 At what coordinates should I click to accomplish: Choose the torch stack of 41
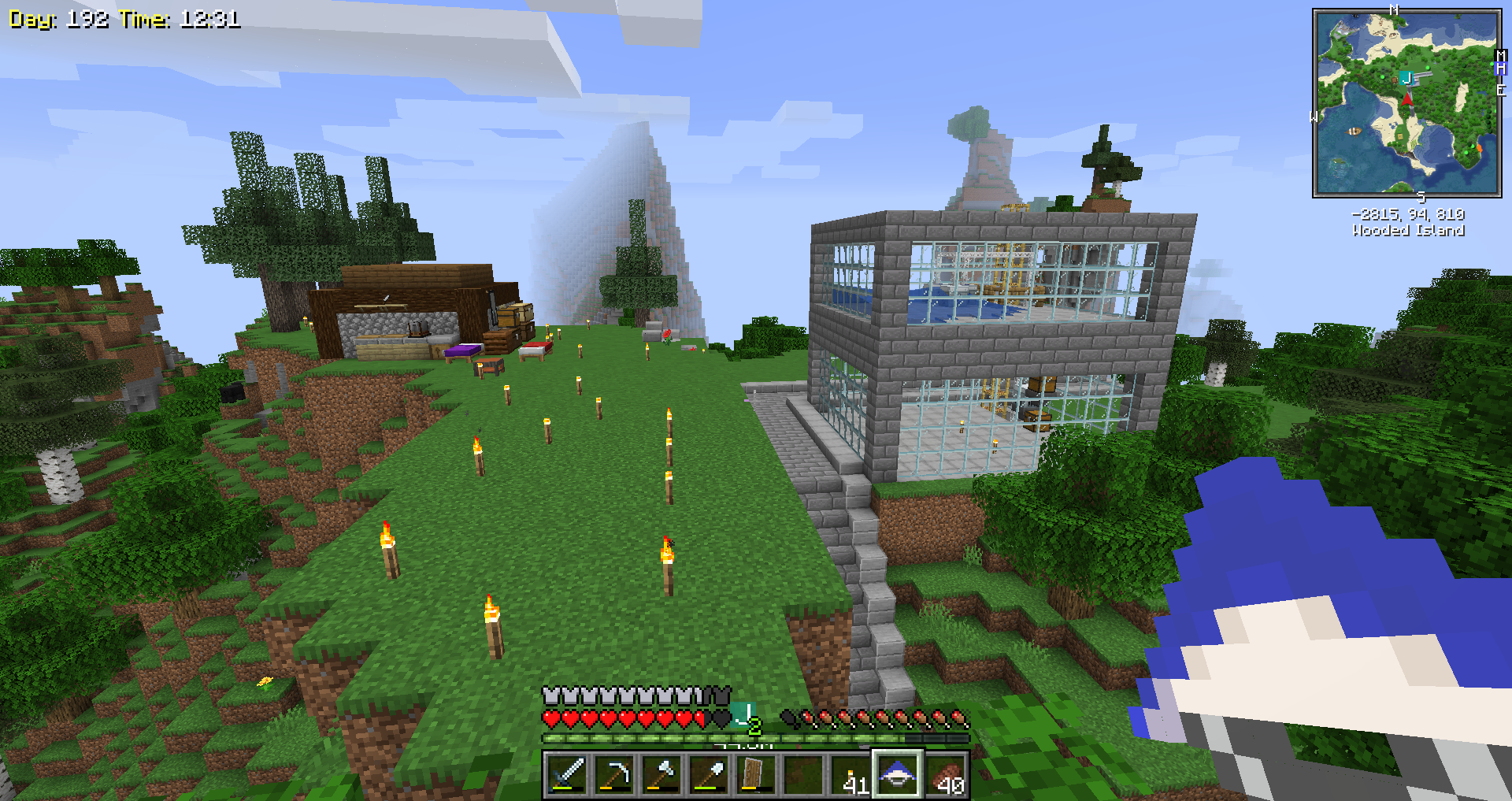[850, 774]
